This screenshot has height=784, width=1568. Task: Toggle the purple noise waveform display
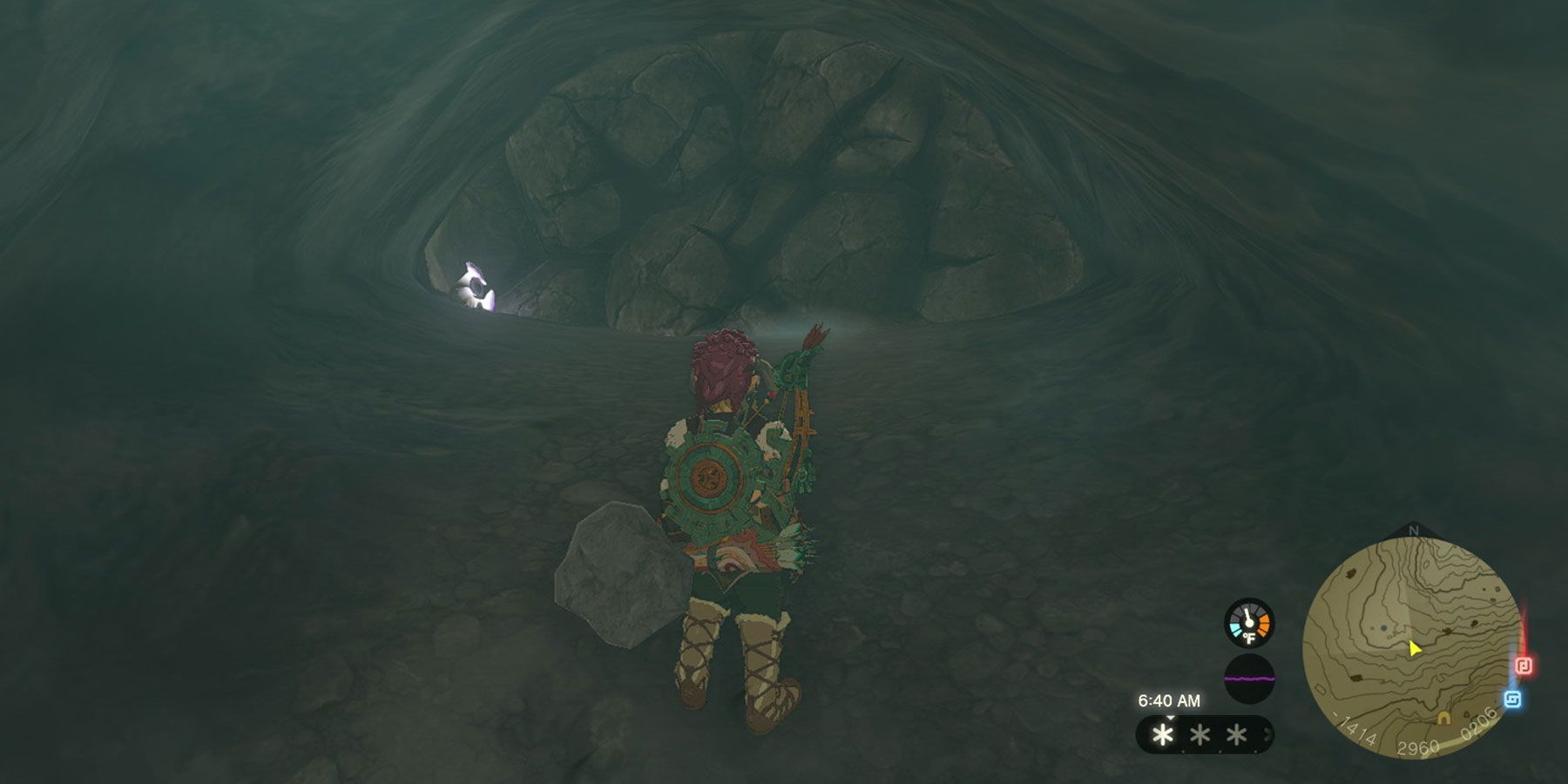[x=1249, y=679]
